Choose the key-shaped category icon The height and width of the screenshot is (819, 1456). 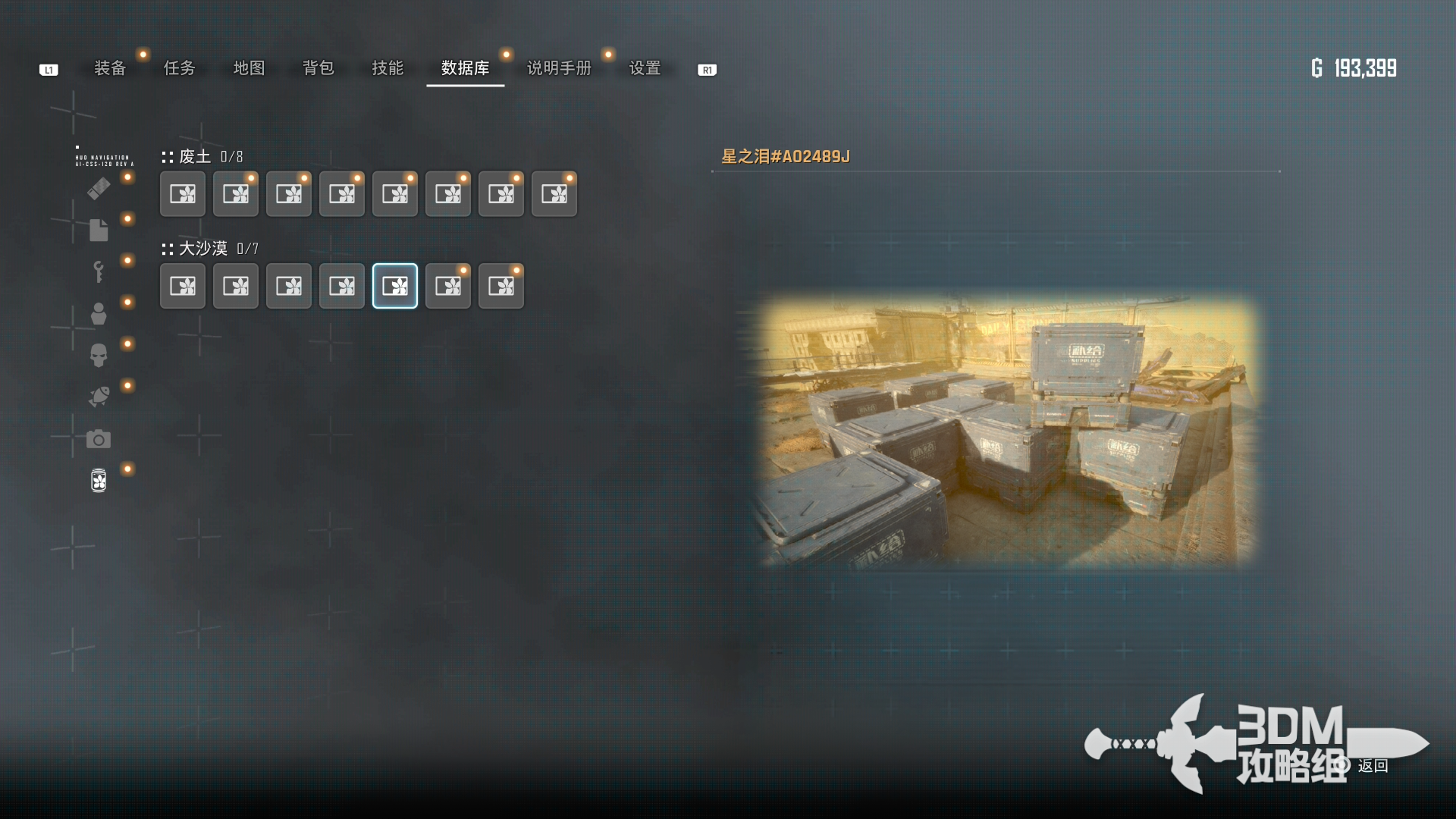pyautogui.click(x=99, y=271)
